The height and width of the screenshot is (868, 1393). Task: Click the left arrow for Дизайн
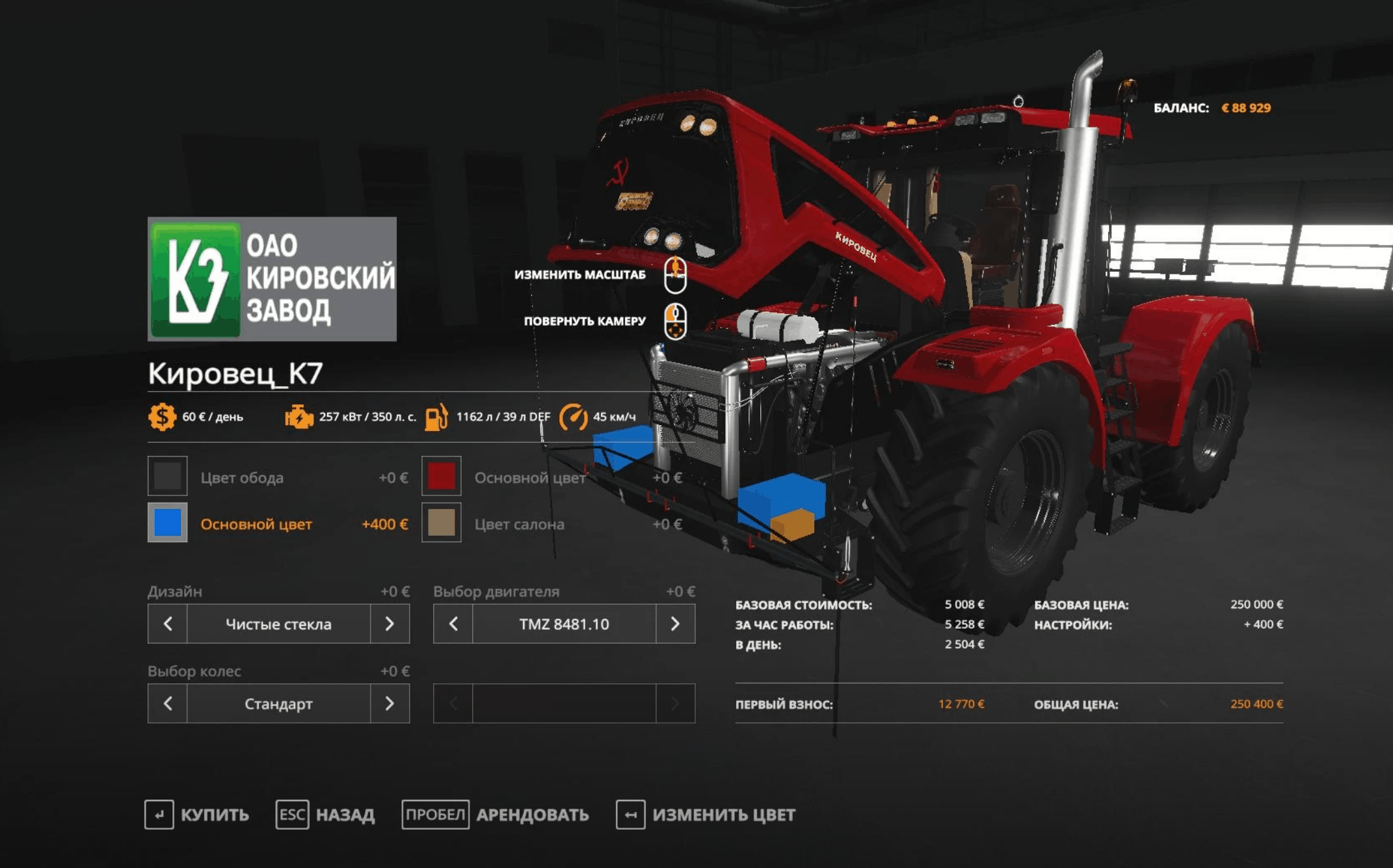pyautogui.click(x=168, y=624)
